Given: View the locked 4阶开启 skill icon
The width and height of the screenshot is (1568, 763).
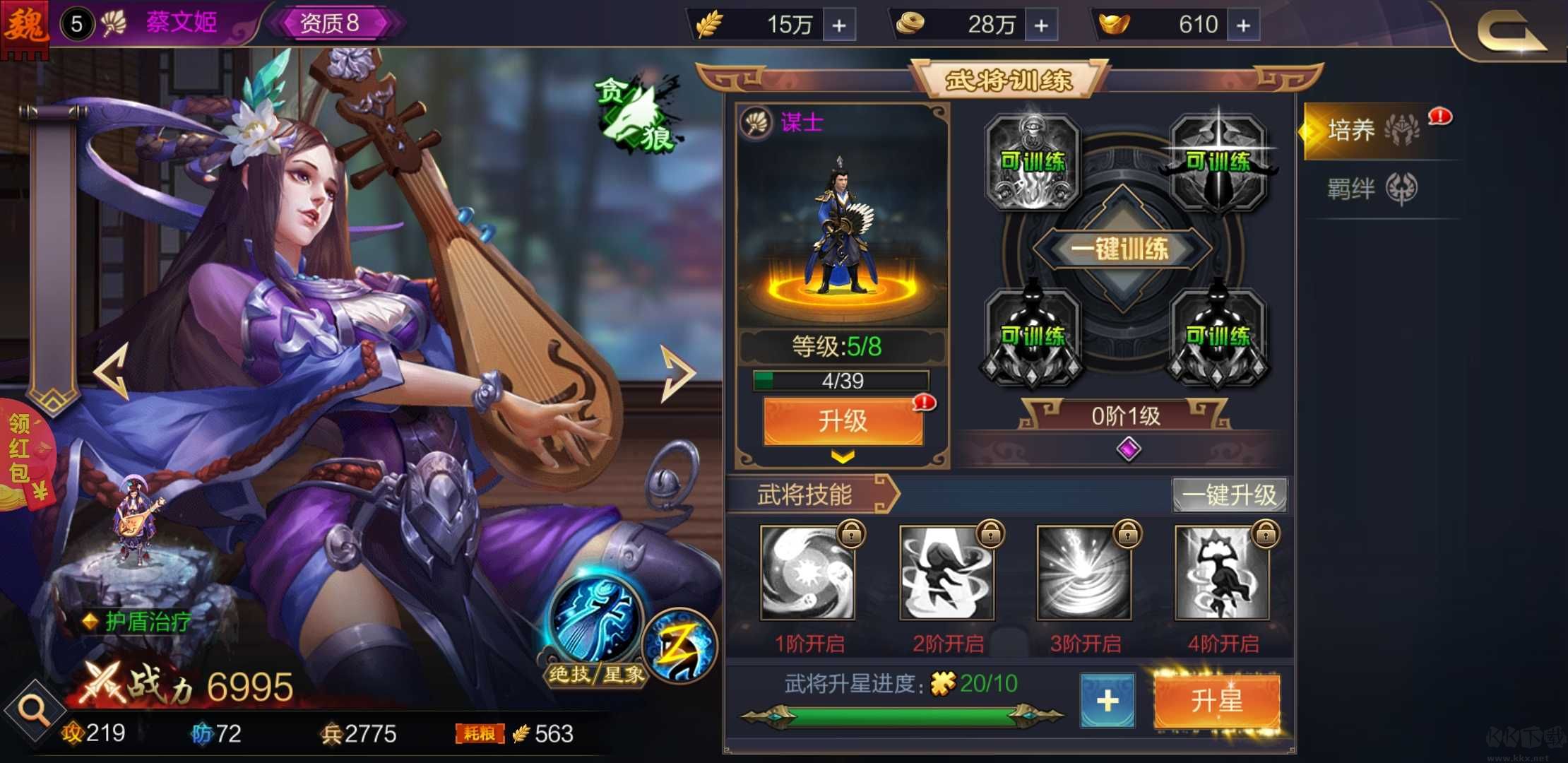Looking at the screenshot, I should click(x=1221, y=574).
